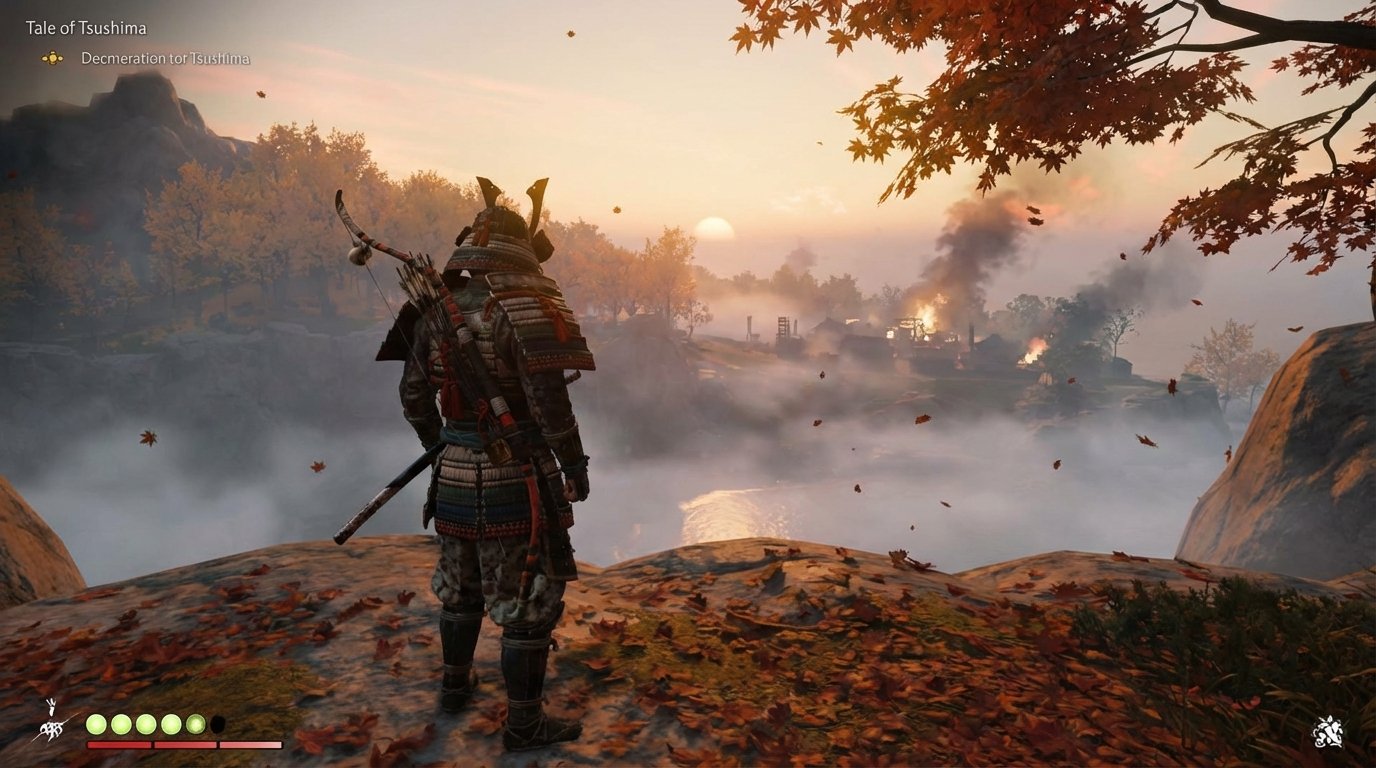
Task: Click the darkest red health segment
Action: click(x=119, y=744)
